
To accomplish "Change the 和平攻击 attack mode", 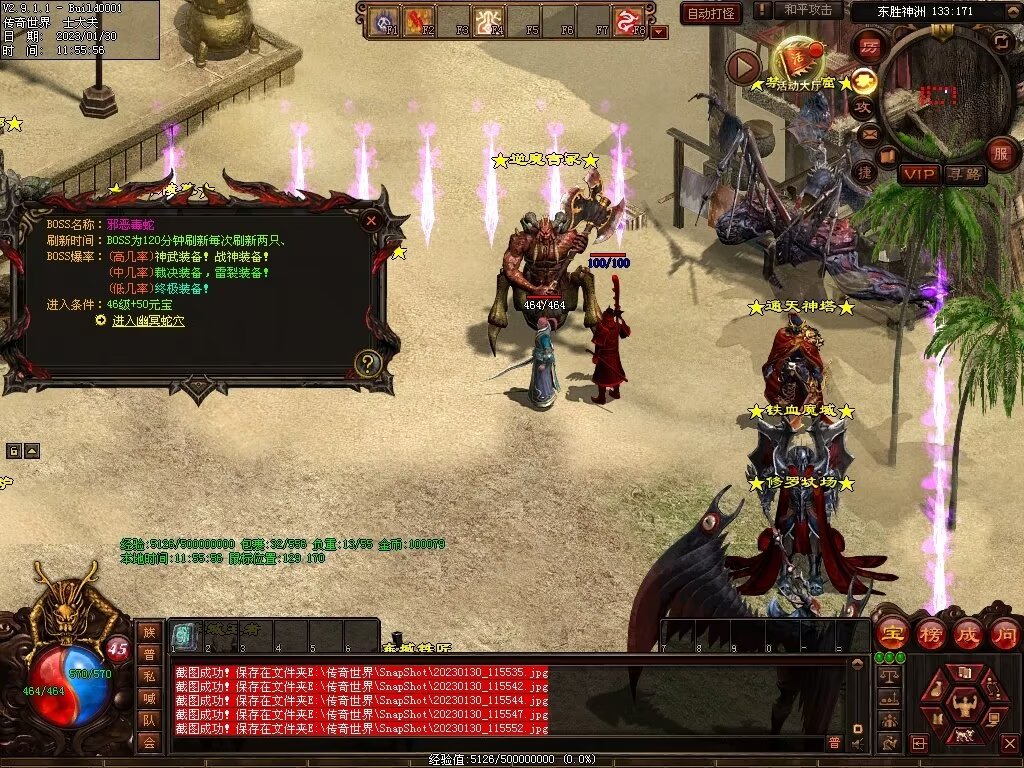I will (808, 10).
